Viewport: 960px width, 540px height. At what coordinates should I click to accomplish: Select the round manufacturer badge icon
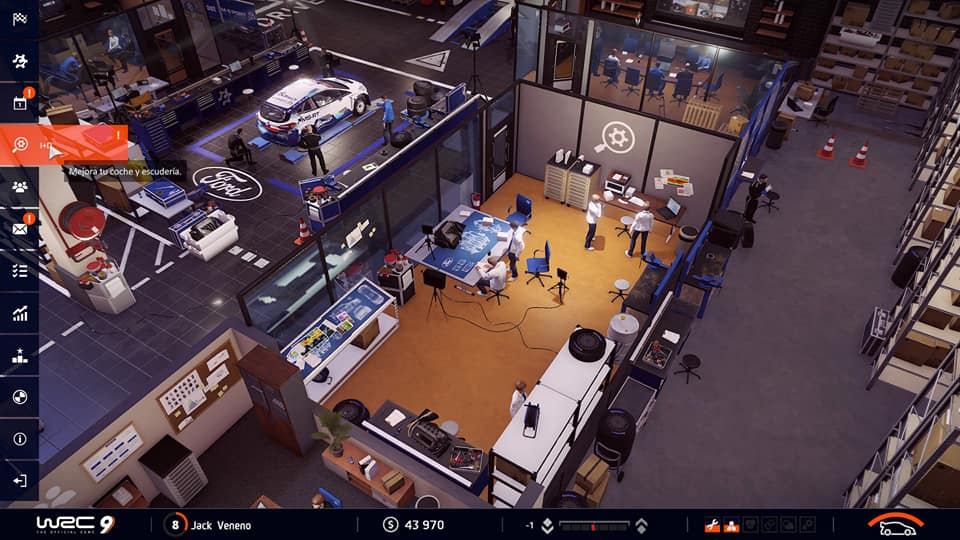coord(19,397)
